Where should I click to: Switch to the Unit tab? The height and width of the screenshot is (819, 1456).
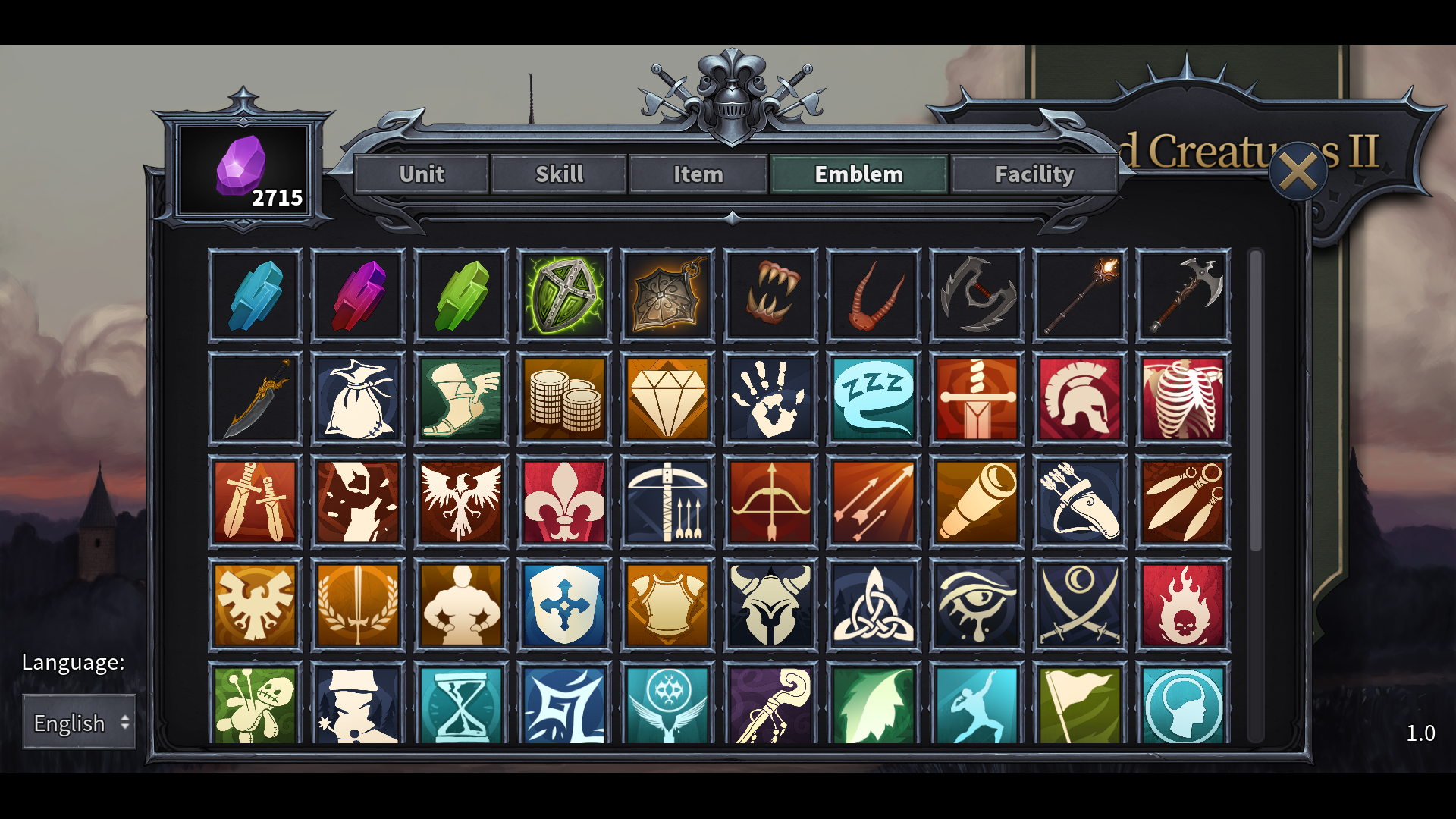click(422, 174)
